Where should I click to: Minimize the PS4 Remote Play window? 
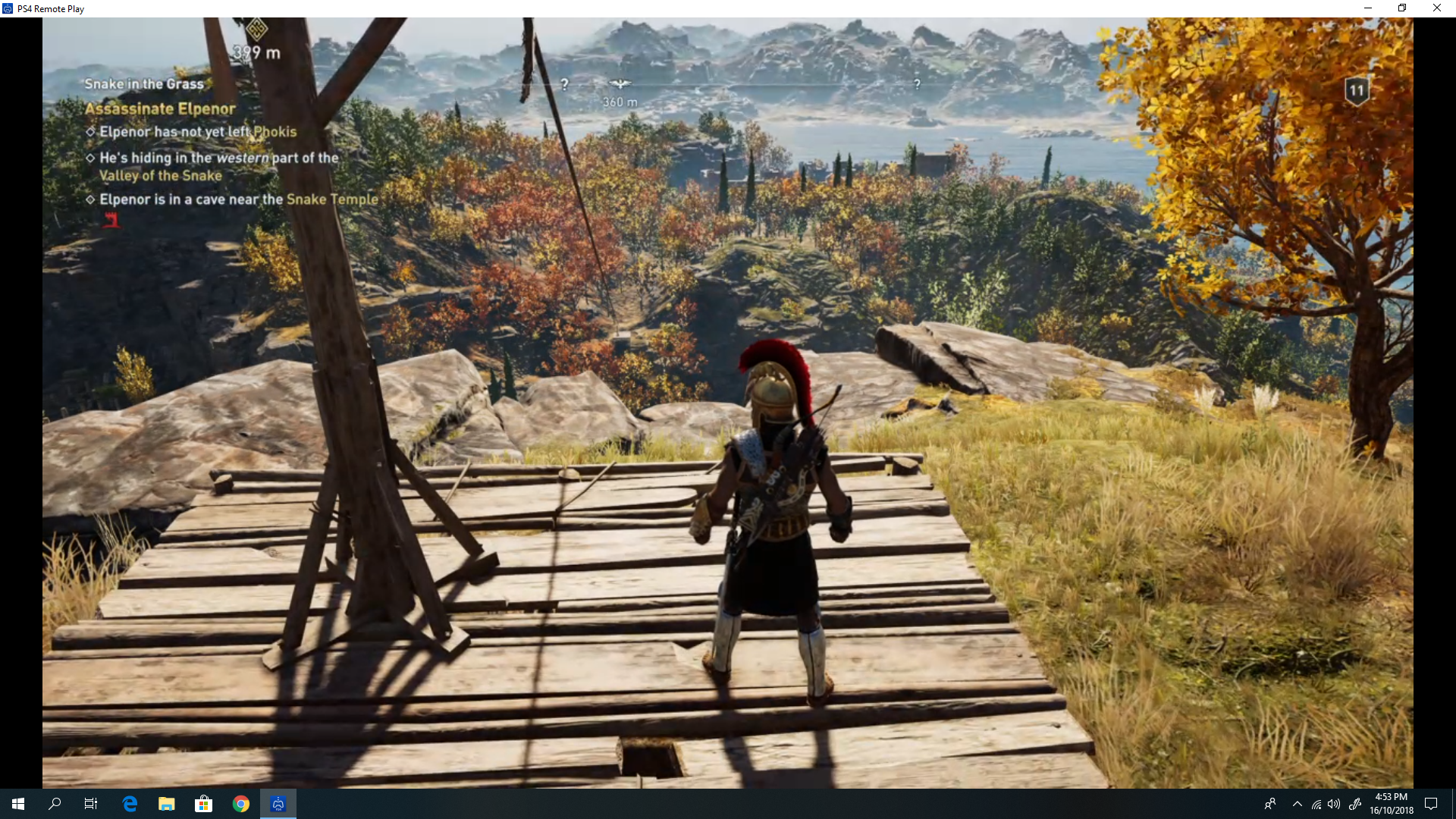[1368, 8]
